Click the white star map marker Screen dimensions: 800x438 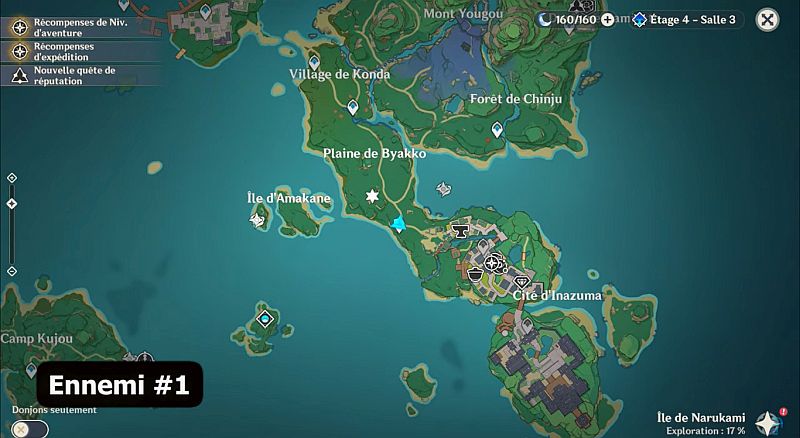click(373, 196)
